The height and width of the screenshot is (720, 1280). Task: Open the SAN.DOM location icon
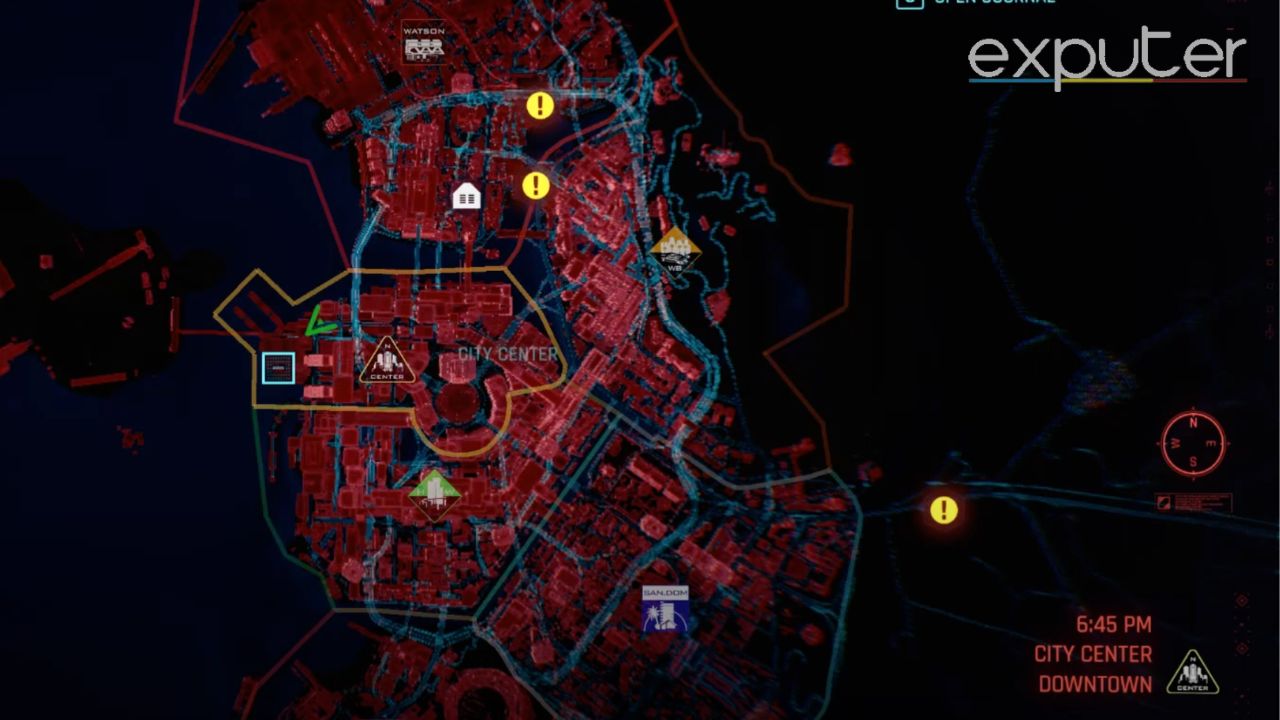click(665, 609)
